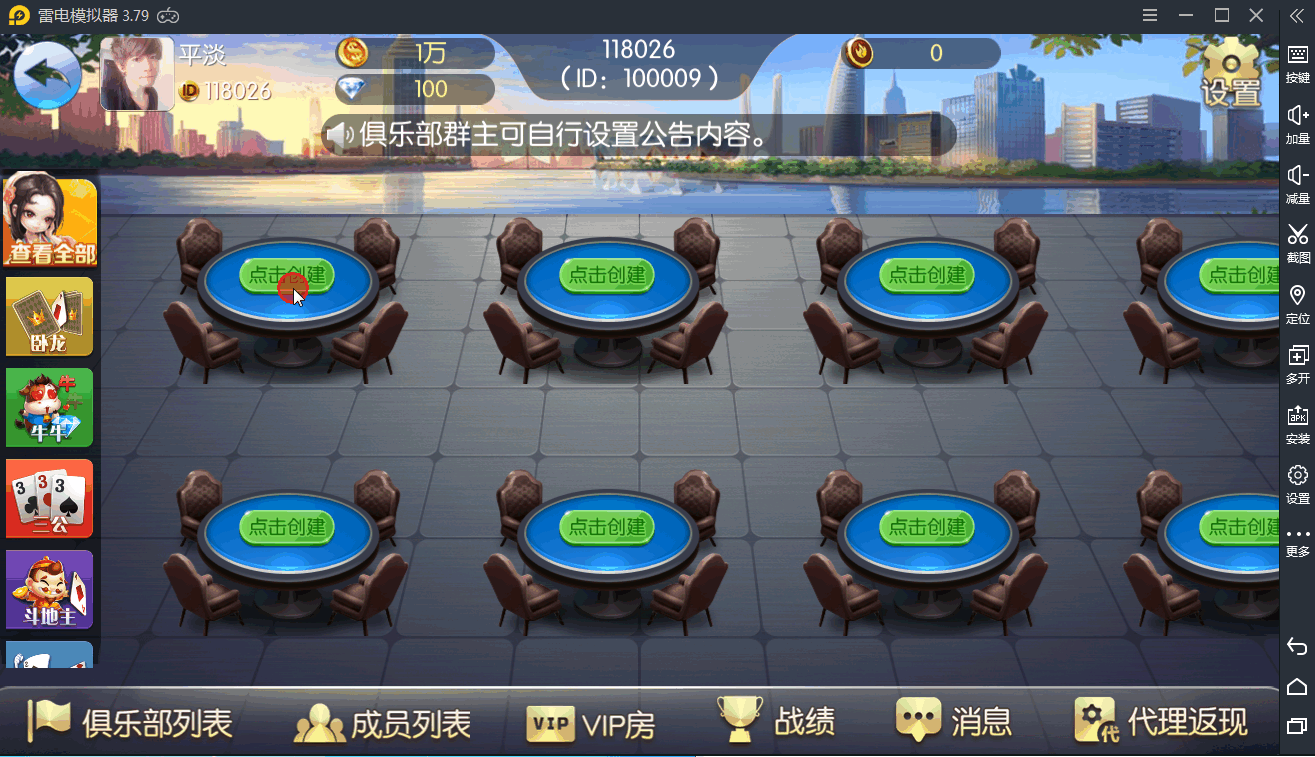Switch to the 卧龙 game category

[50, 316]
